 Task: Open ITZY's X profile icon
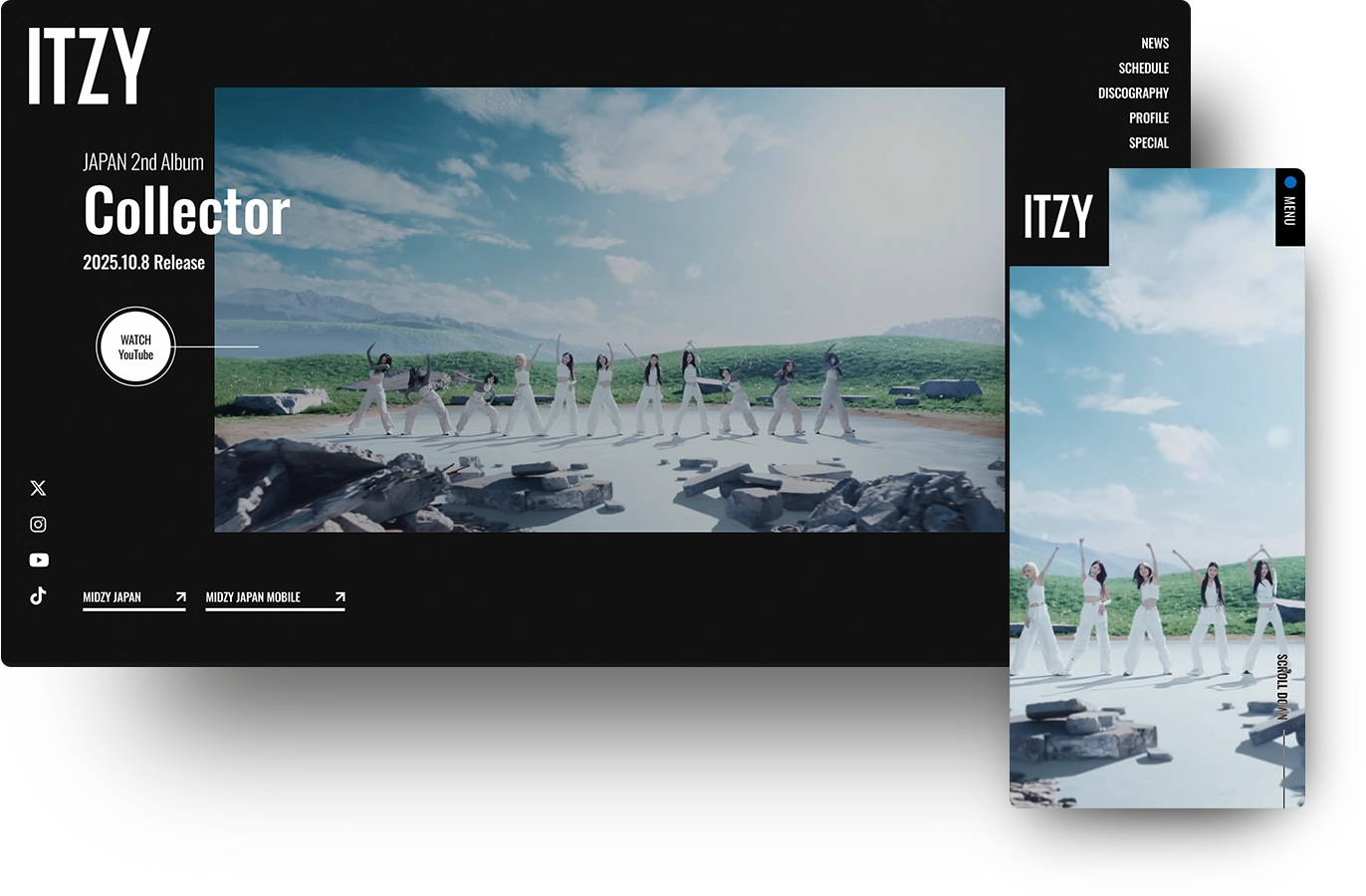(37, 488)
